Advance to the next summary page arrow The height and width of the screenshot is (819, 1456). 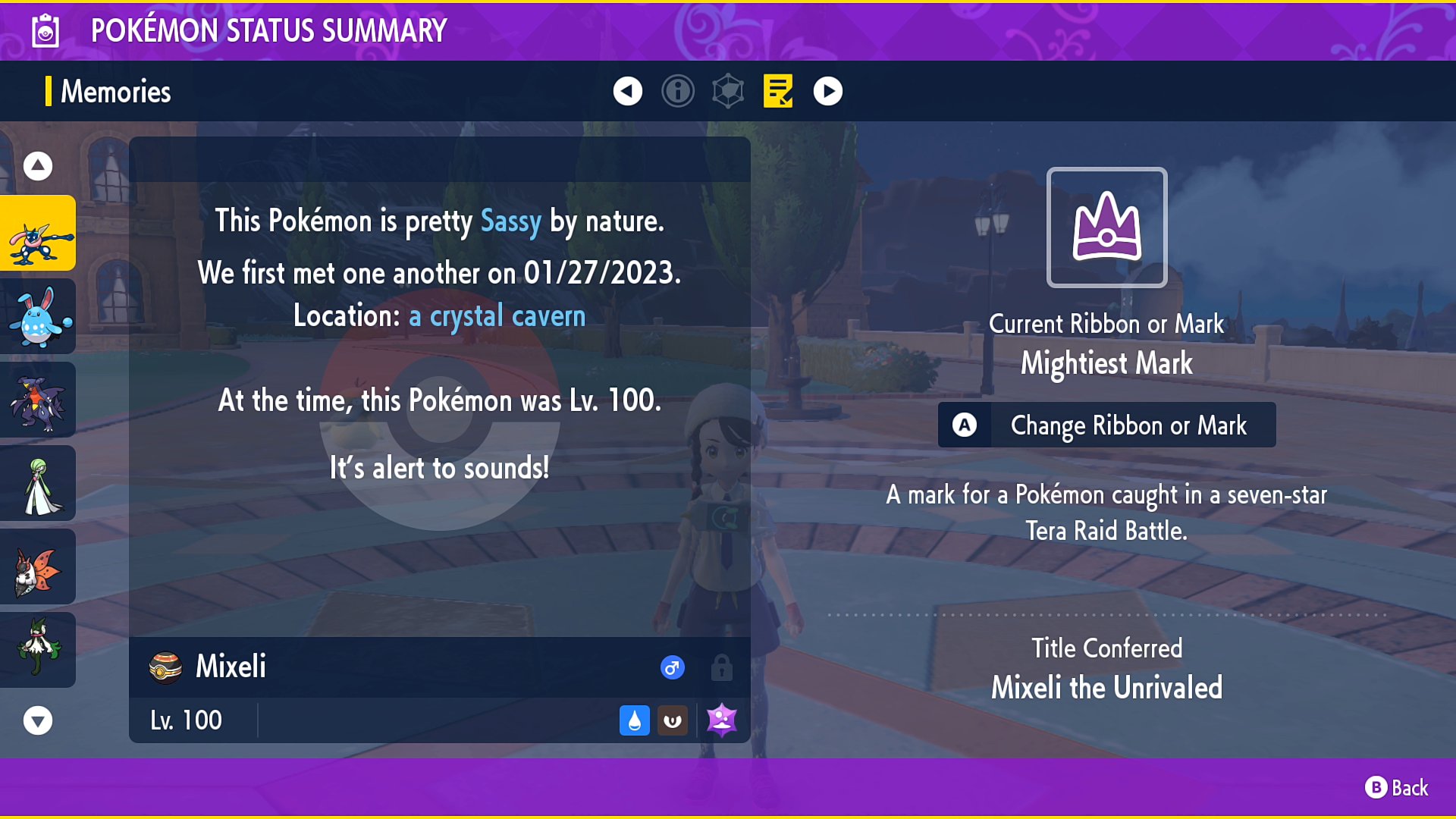[x=828, y=90]
